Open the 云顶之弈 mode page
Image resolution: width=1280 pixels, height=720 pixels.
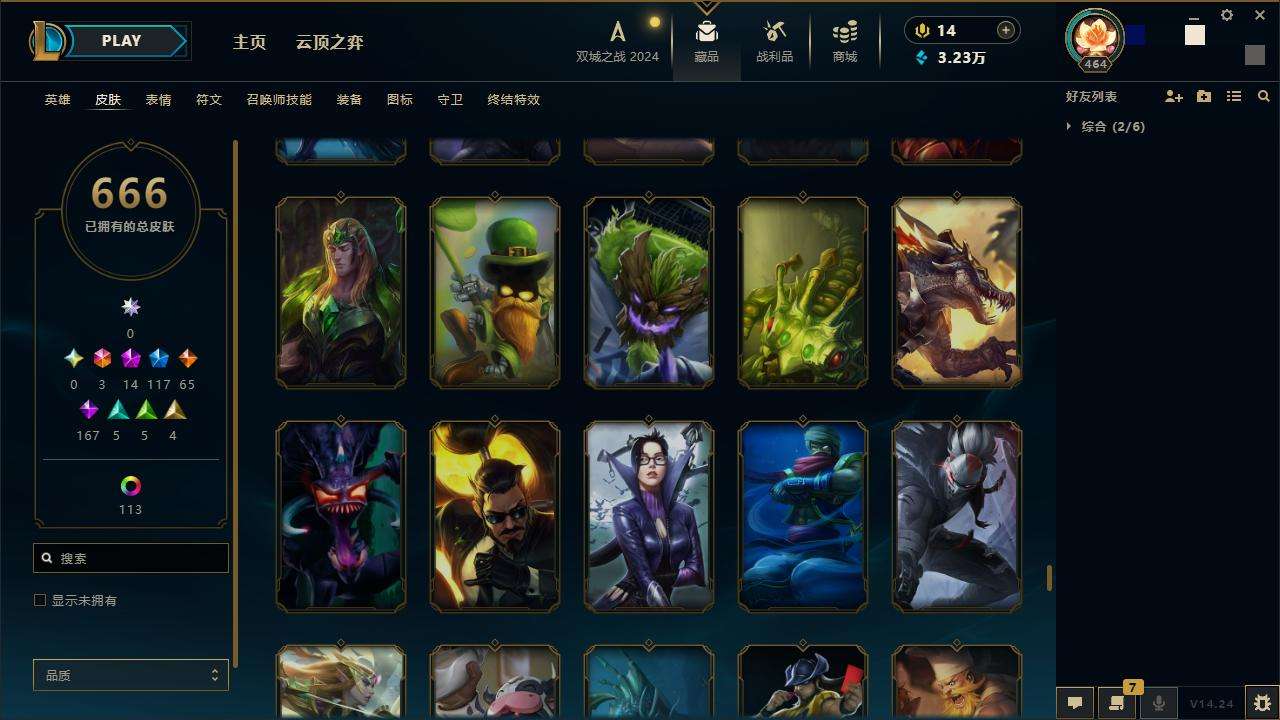pos(329,42)
